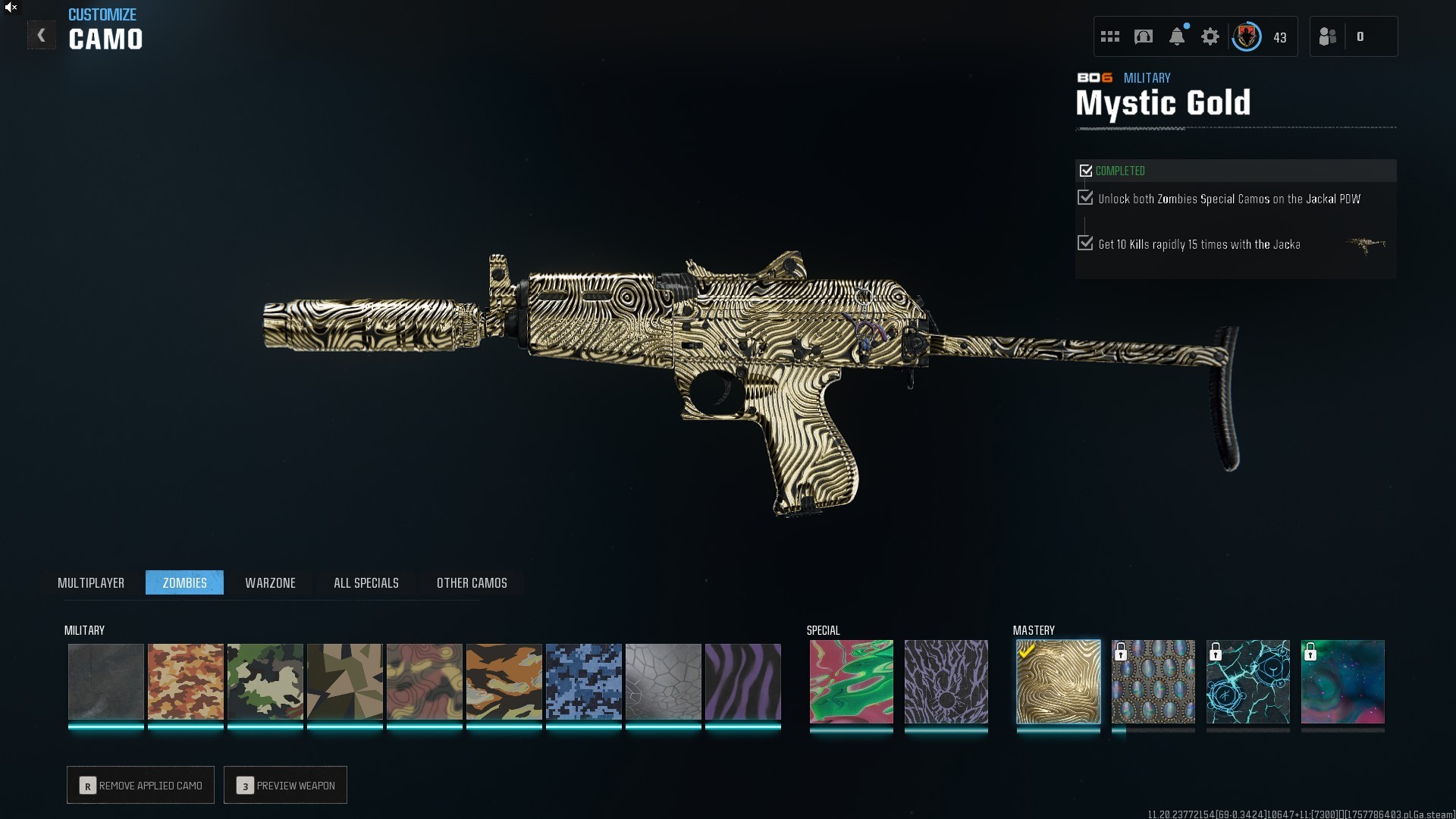
Task: View notifications via the bell icon
Action: [1177, 36]
